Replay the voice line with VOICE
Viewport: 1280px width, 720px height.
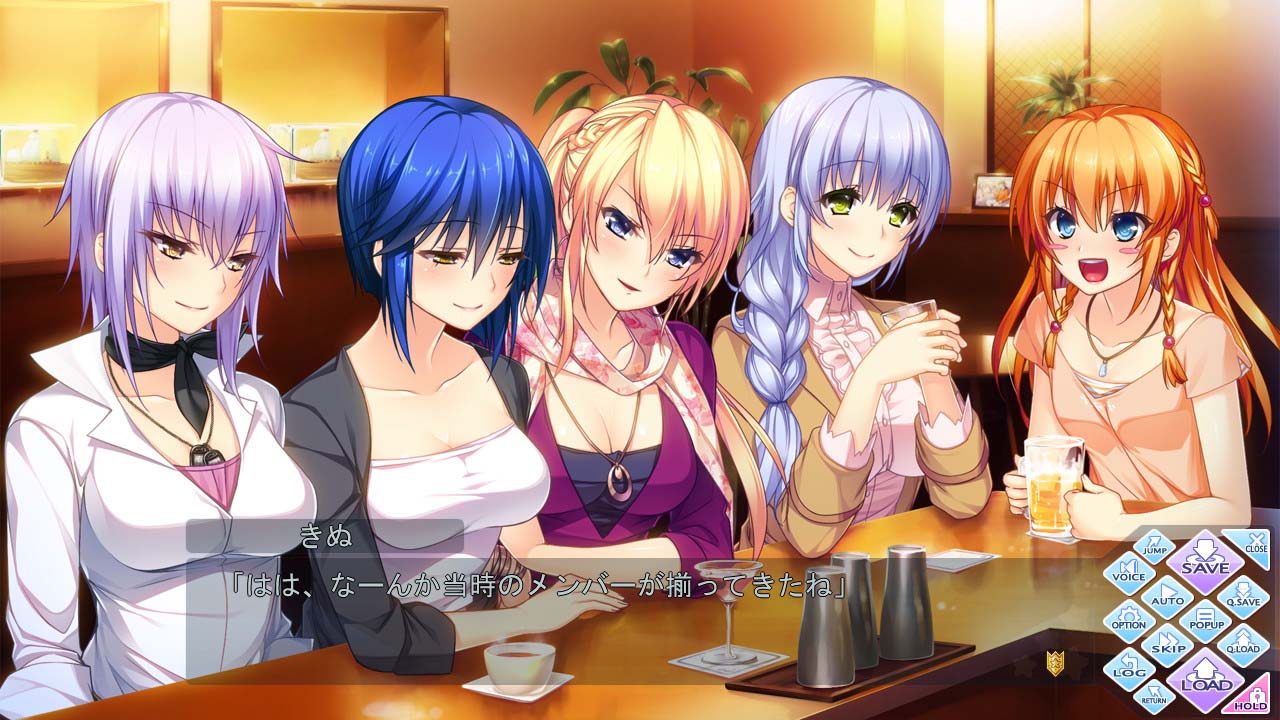coord(1131,572)
